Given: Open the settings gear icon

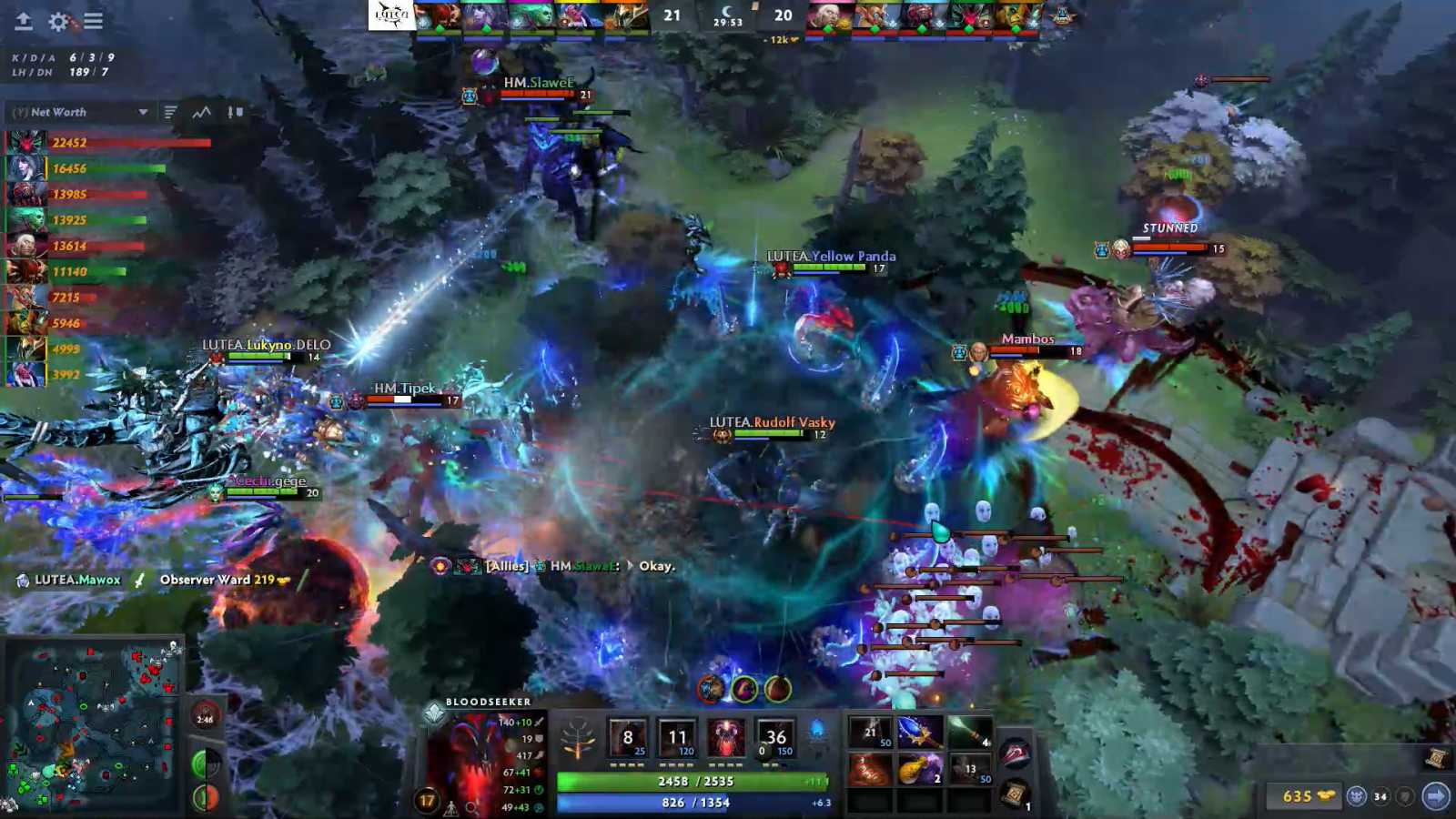Looking at the screenshot, I should tap(58, 22).
